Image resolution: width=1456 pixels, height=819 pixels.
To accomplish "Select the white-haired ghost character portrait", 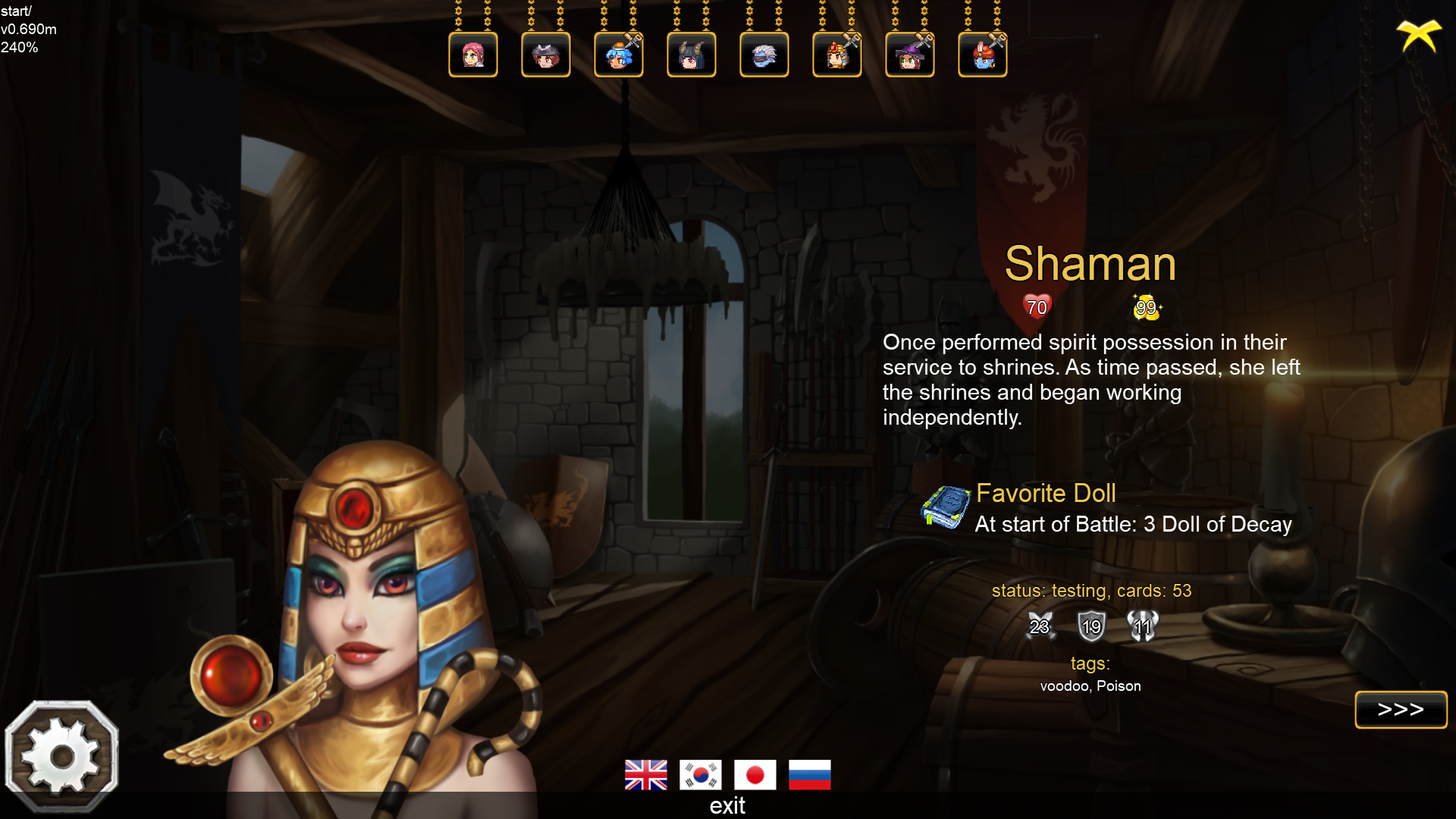I will click(764, 54).
